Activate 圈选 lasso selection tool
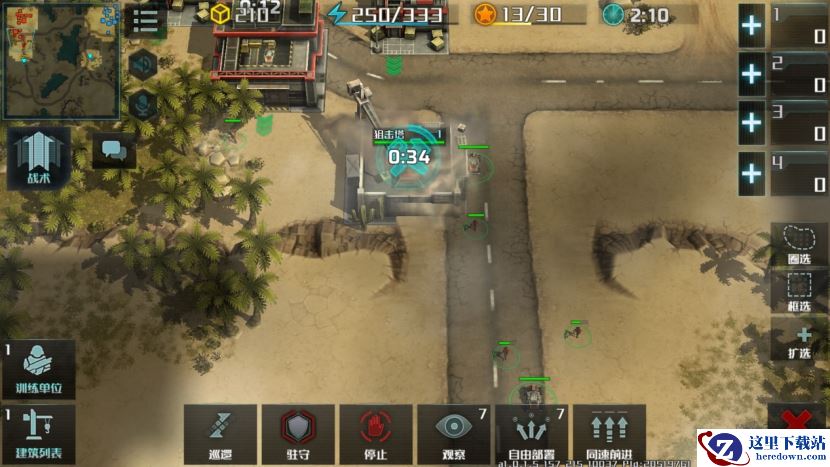The height and width of the screenshot is (467, 830). point(799,243)
